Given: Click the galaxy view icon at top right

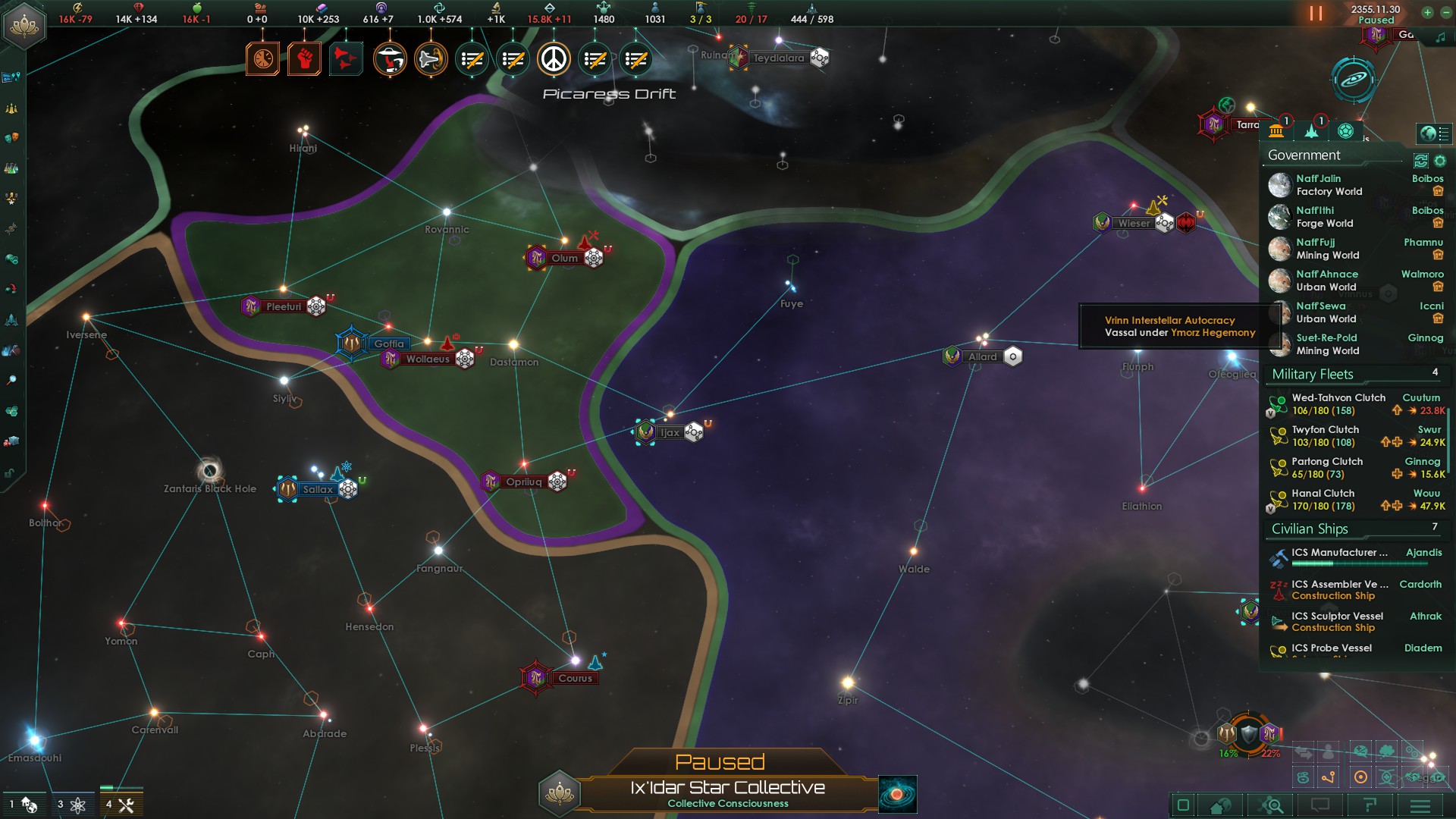Looking at the screenshot, I should [1353, 80].
